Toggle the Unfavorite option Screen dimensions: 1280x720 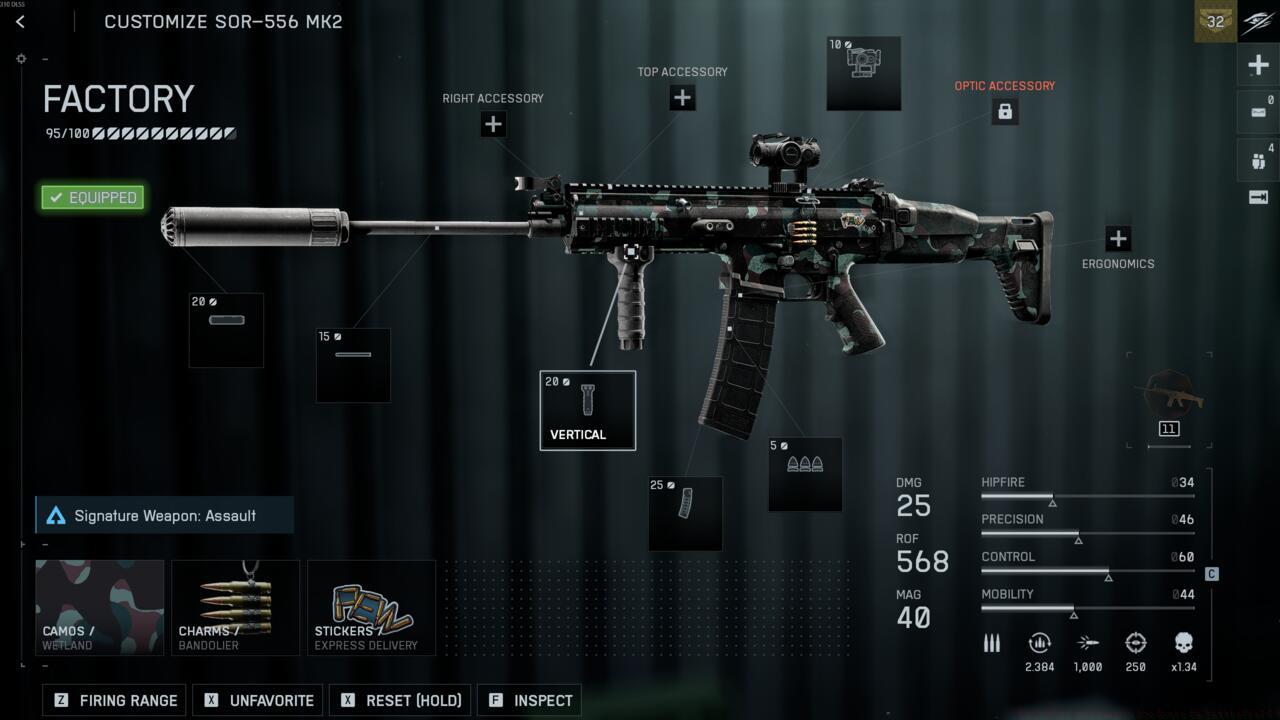point(257,700)
